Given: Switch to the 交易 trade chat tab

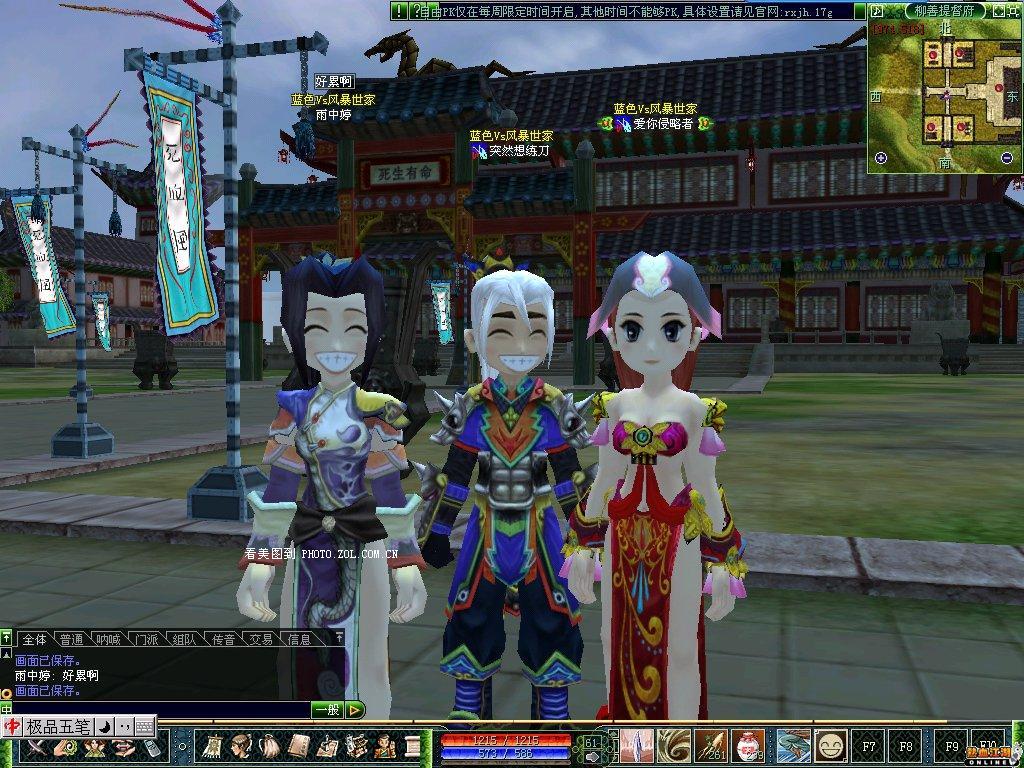Looking at the screenshot, I should (261, 639).
